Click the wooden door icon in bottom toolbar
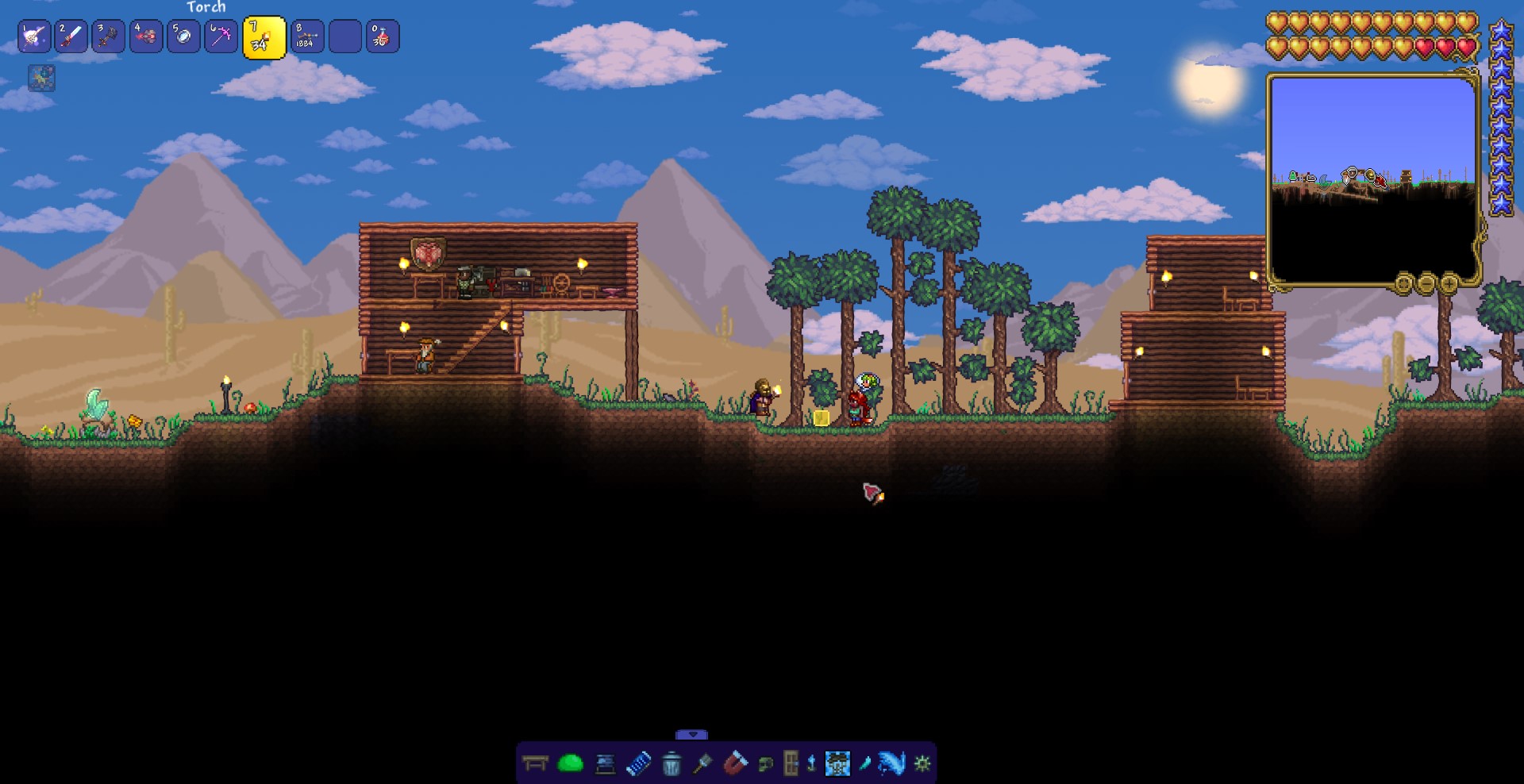 (x=791, y=763)
